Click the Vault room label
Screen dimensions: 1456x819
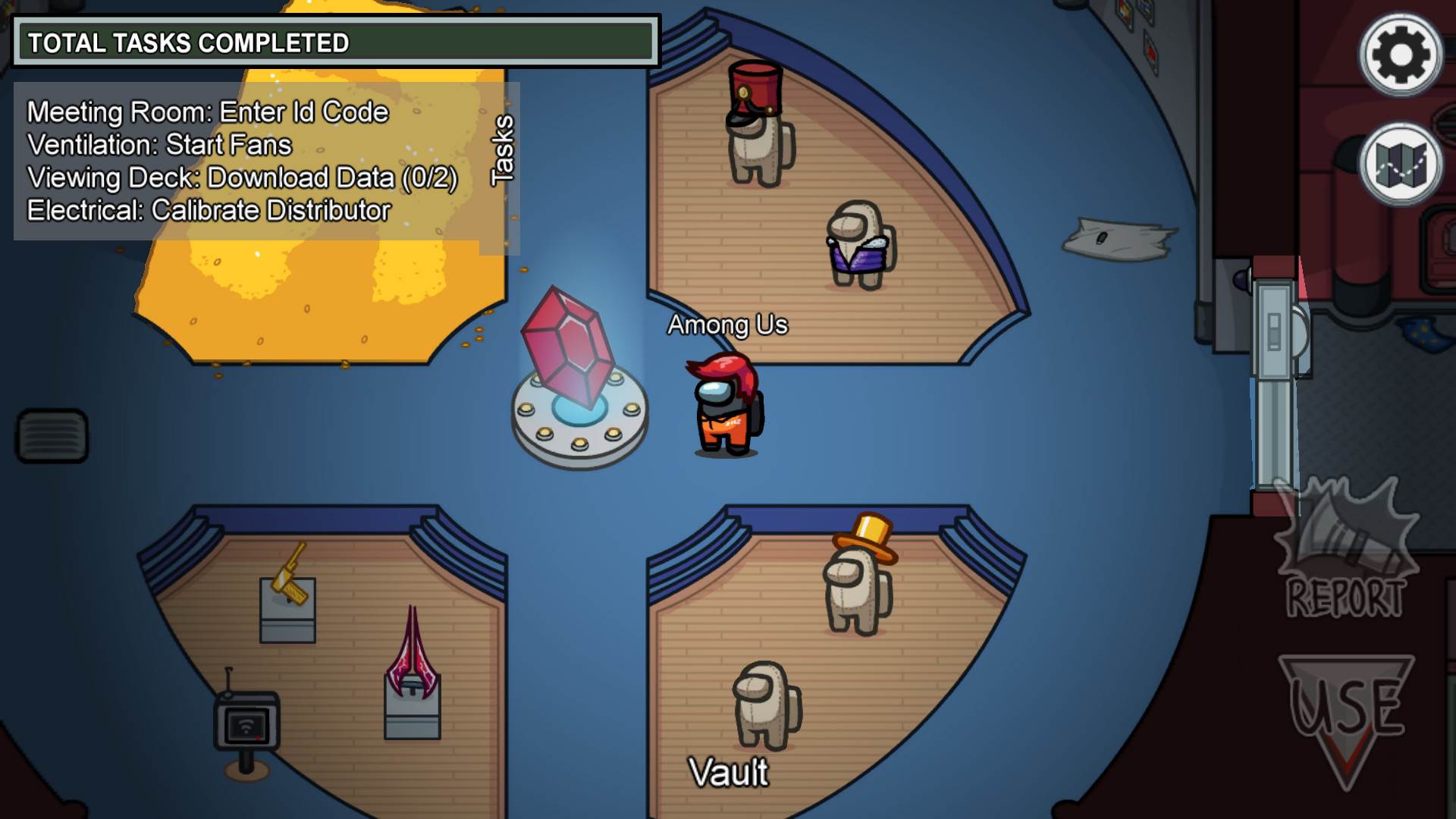tap(727, 772)
